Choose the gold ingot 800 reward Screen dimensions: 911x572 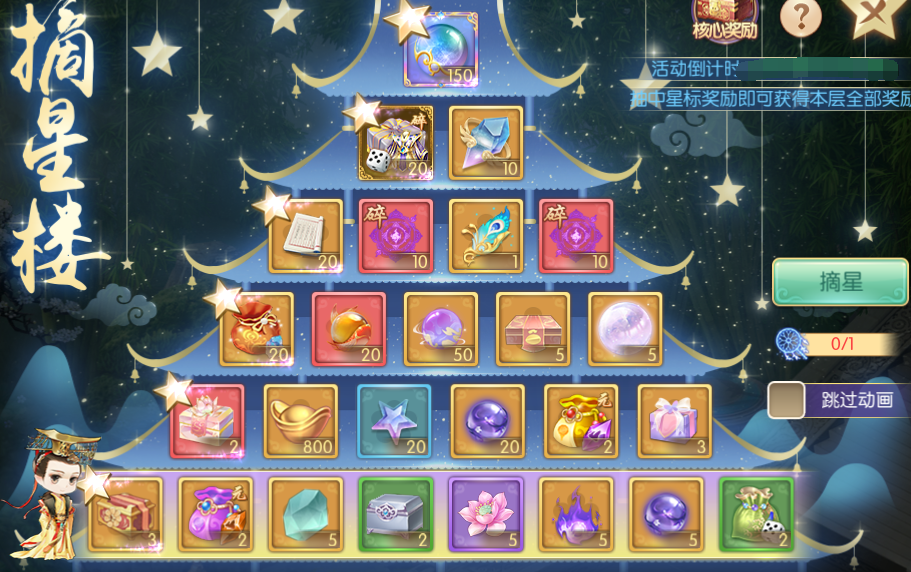[300, 421]
